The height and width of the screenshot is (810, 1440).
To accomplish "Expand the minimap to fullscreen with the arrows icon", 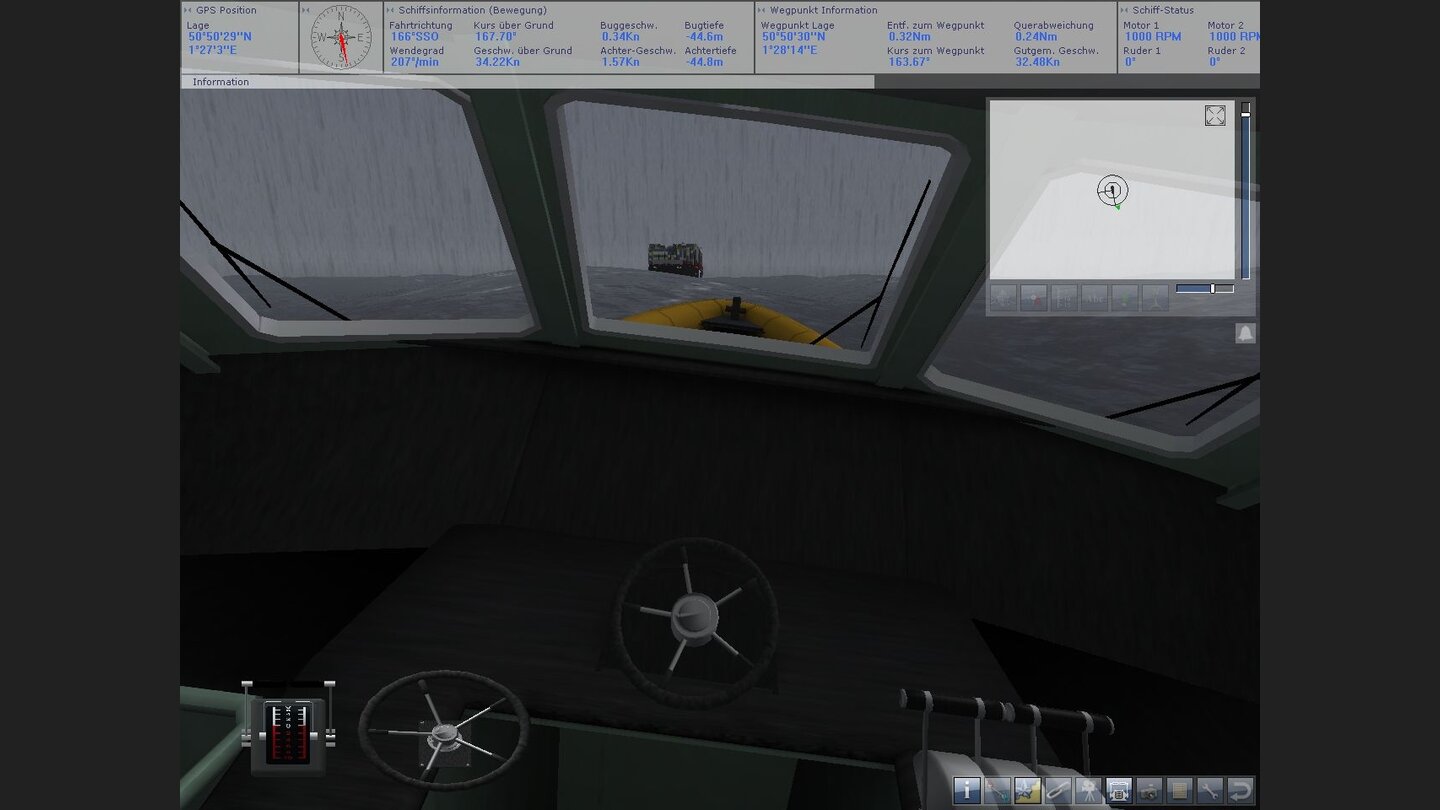I will 1215,116.
